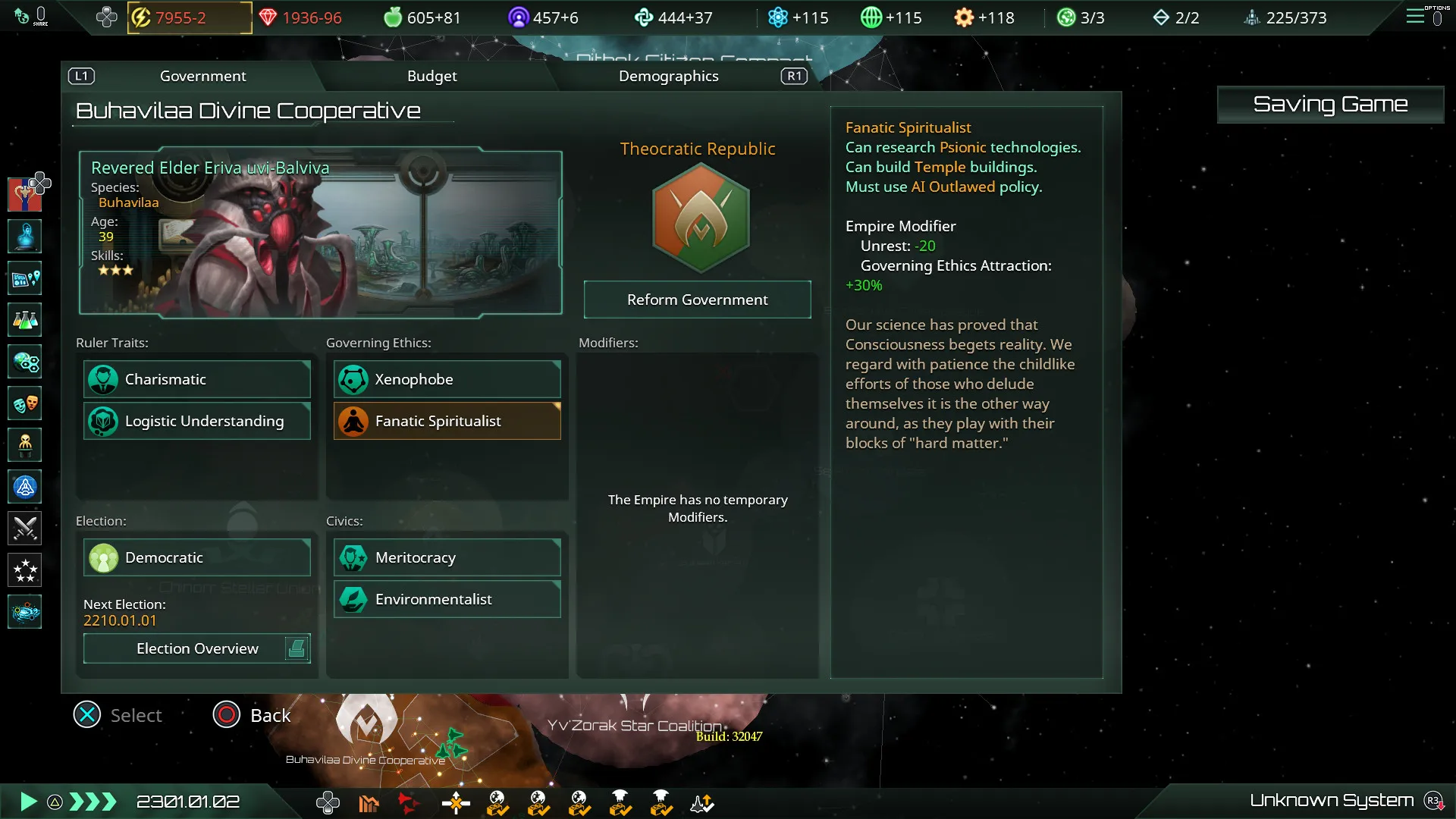Open the Election Overview
This screenshot has width=1456, height=819.
(x=197, y=648)
